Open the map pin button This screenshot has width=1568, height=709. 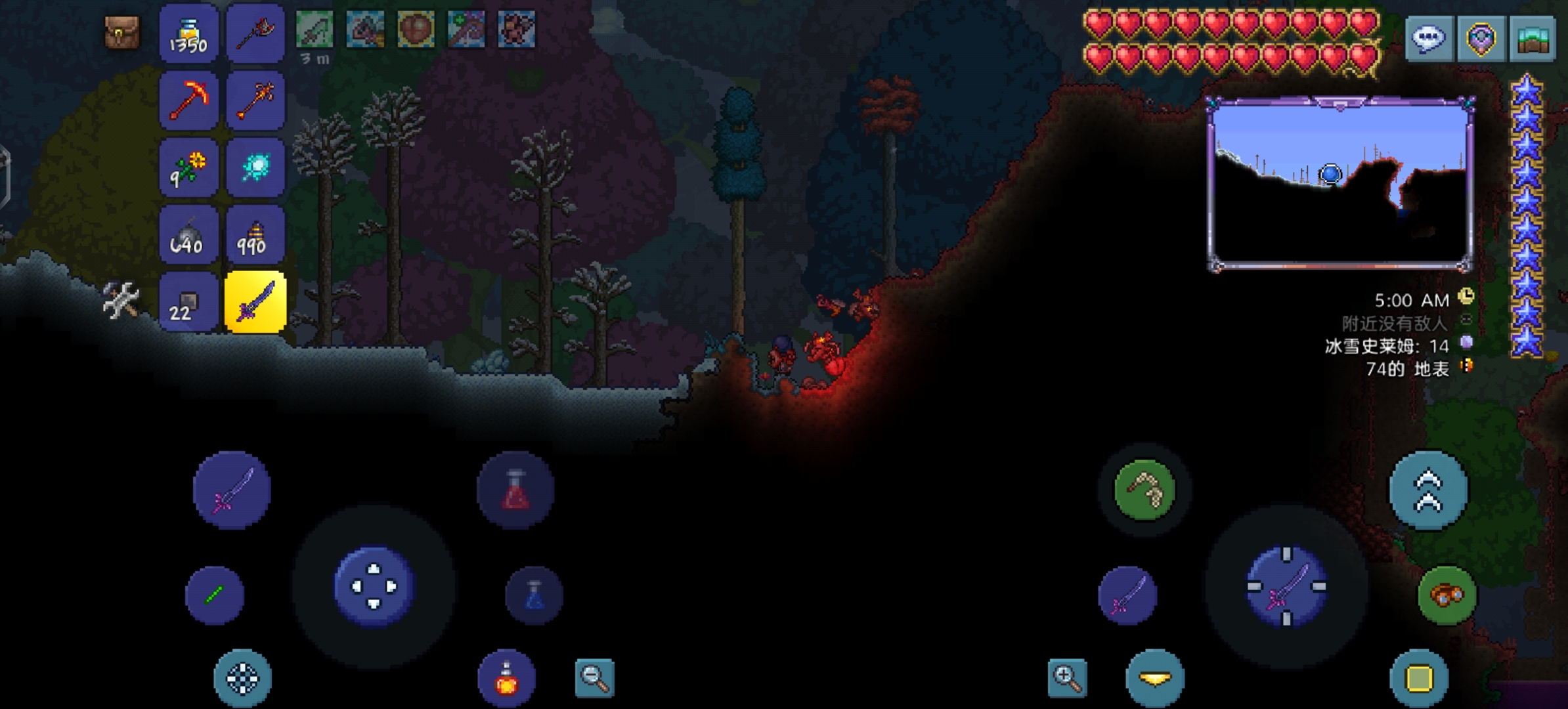pyautogui.click(x=1481, y=39)
